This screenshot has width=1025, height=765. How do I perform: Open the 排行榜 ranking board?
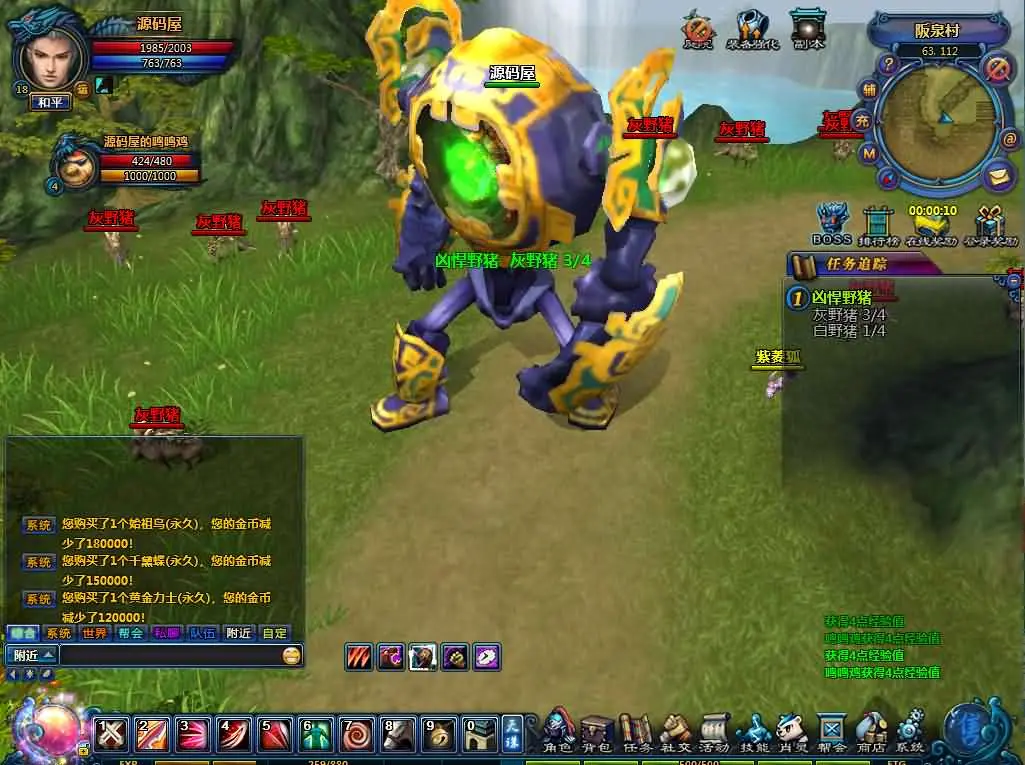click(x=878, y=224)
